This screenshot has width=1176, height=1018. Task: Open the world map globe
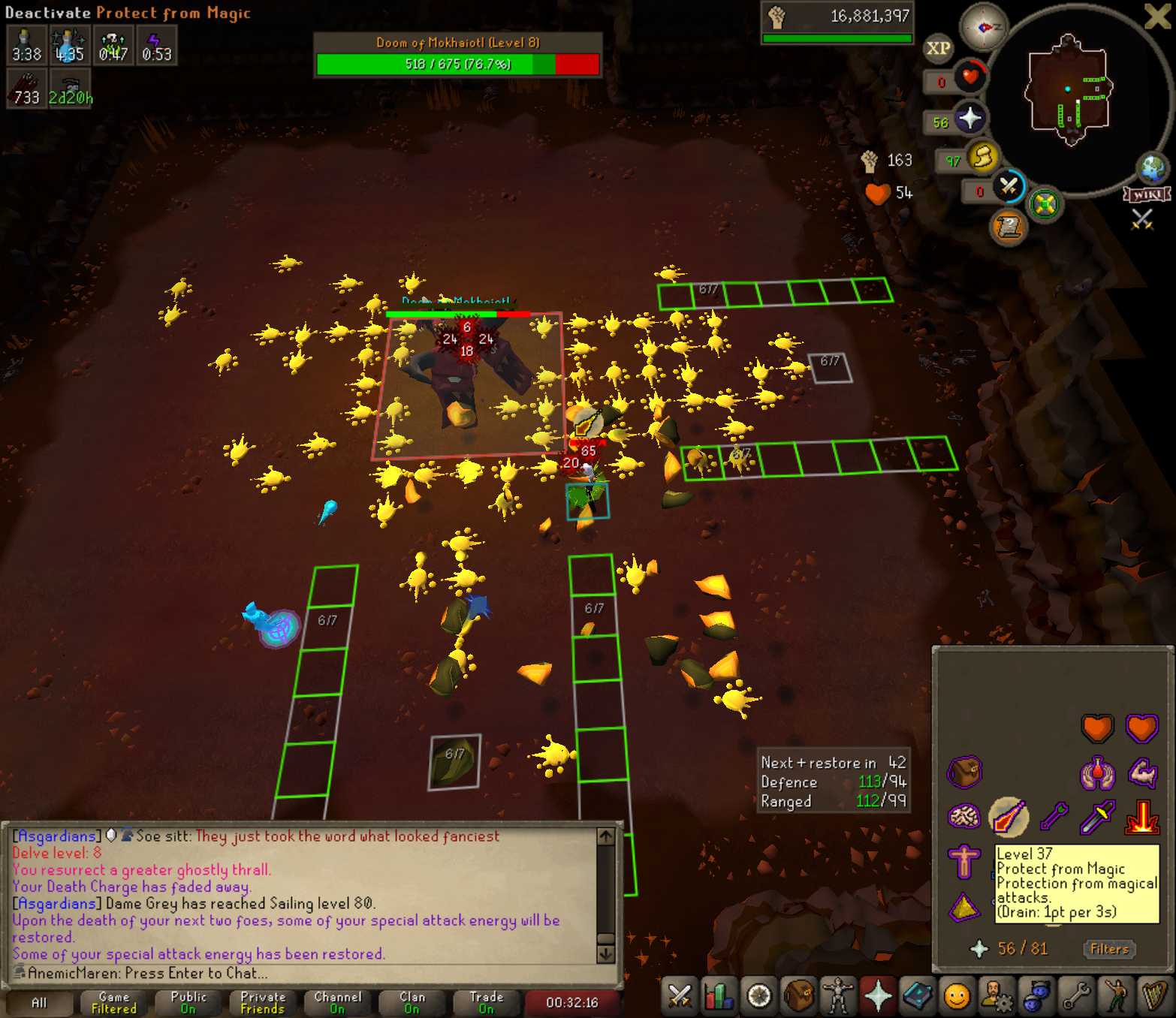tap(1152, 168)
